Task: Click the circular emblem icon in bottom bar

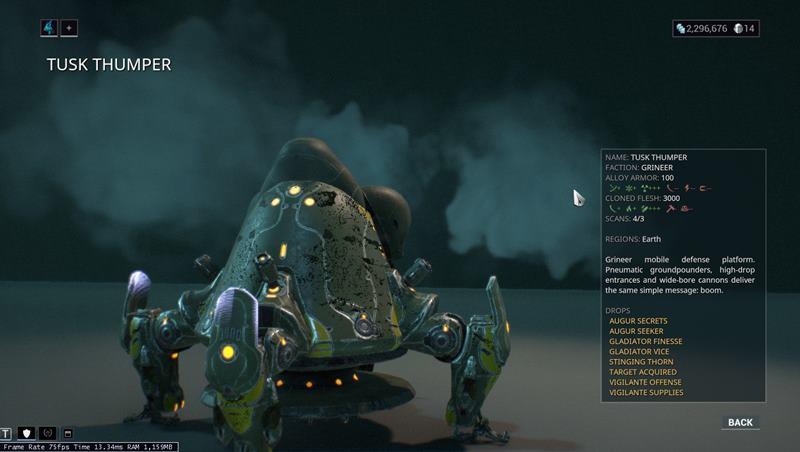Action: pos(47,433)
